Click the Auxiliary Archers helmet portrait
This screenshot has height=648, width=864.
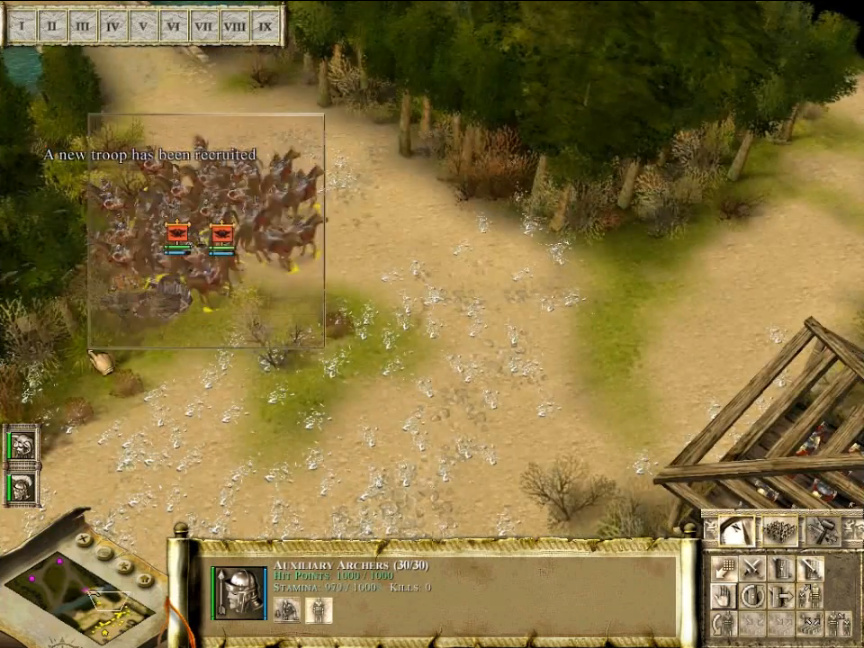239,592
